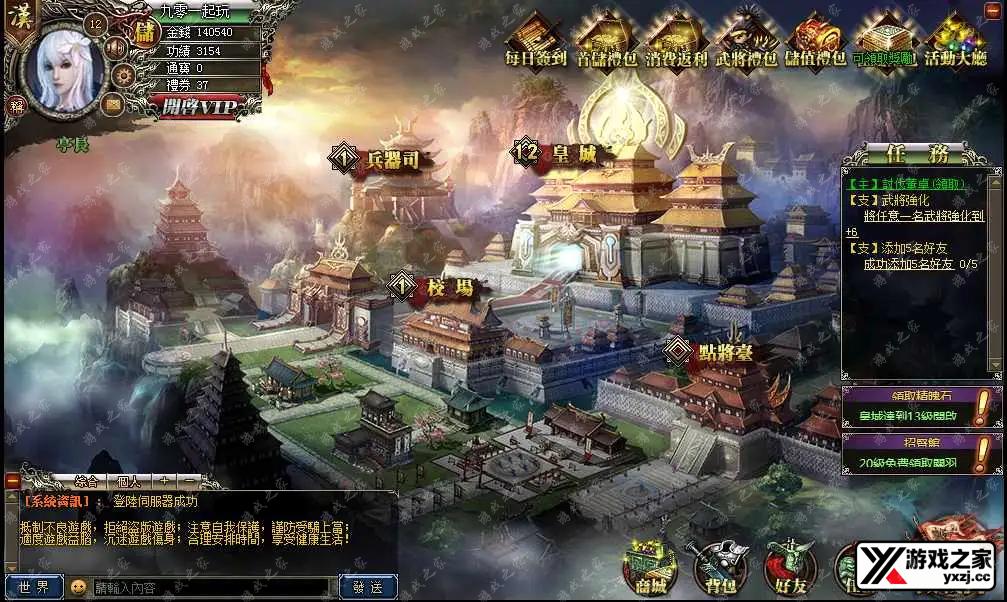Click the round gold 儲 recharge button

point(145,31)
